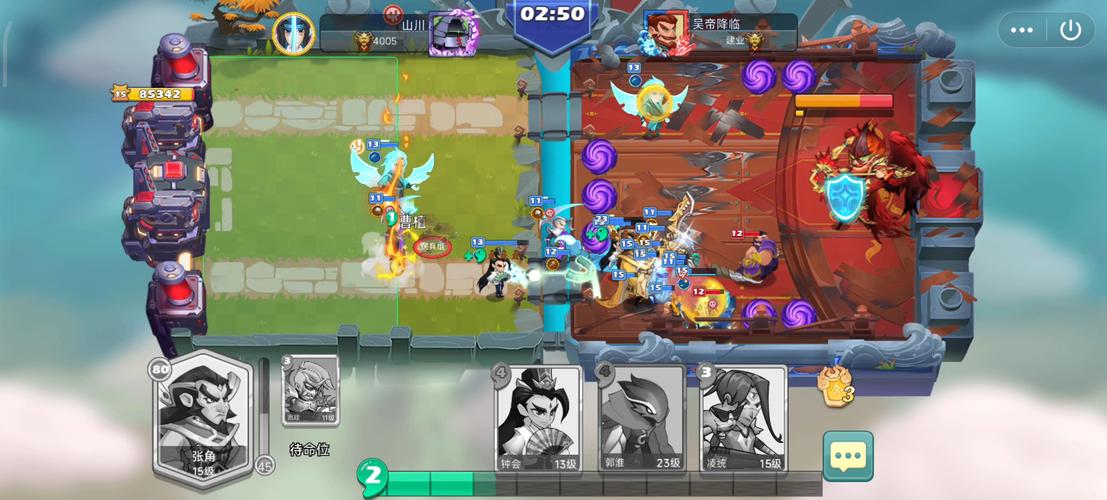This screenshot has height=500, width=1107.
Task: Pick the 凌统 hero card
Action: click(742, 418)
